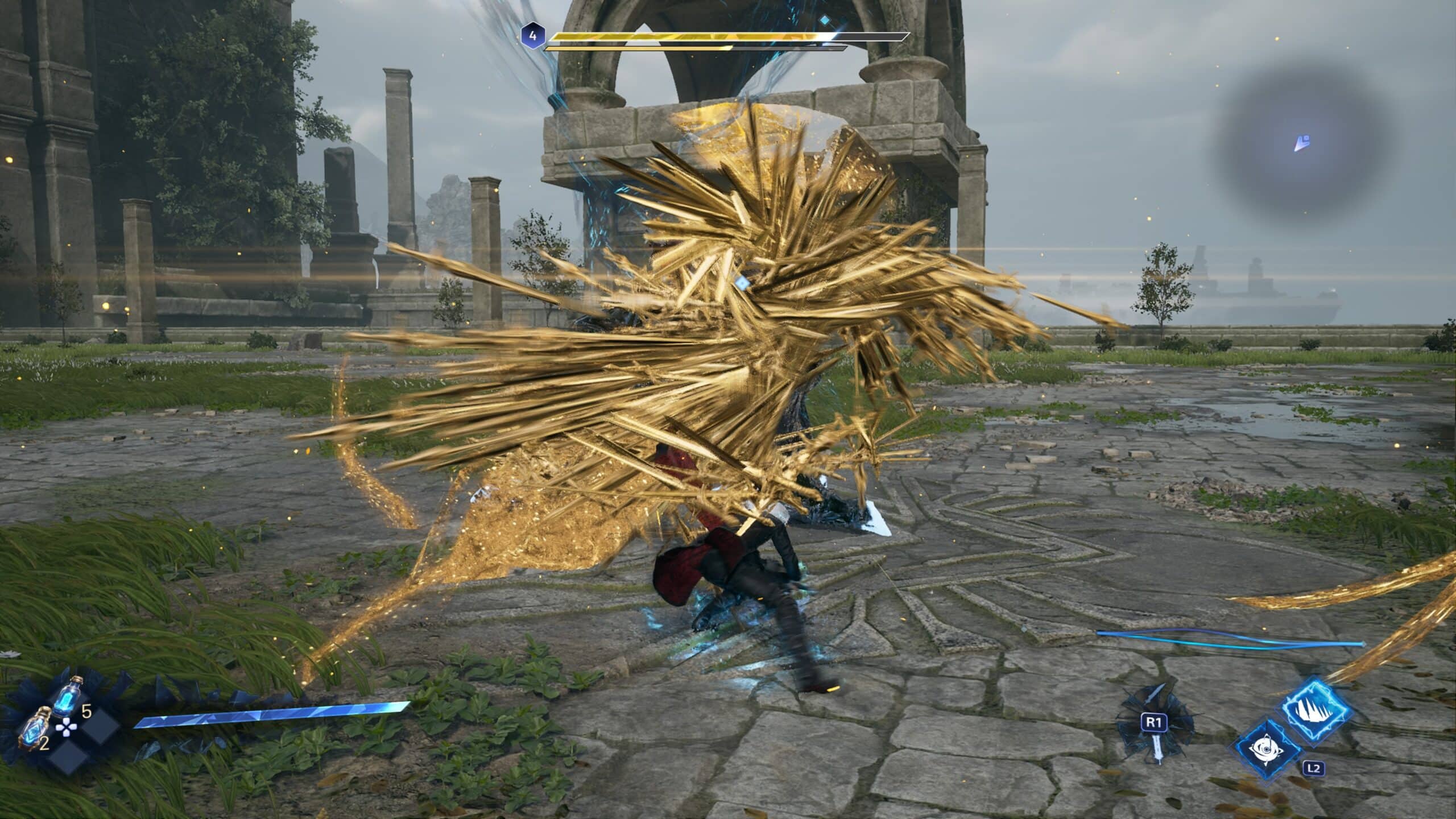Use the blue glass bottle potion
The width and height of the screenshot is (1456, 819).
tap(69, 697)
